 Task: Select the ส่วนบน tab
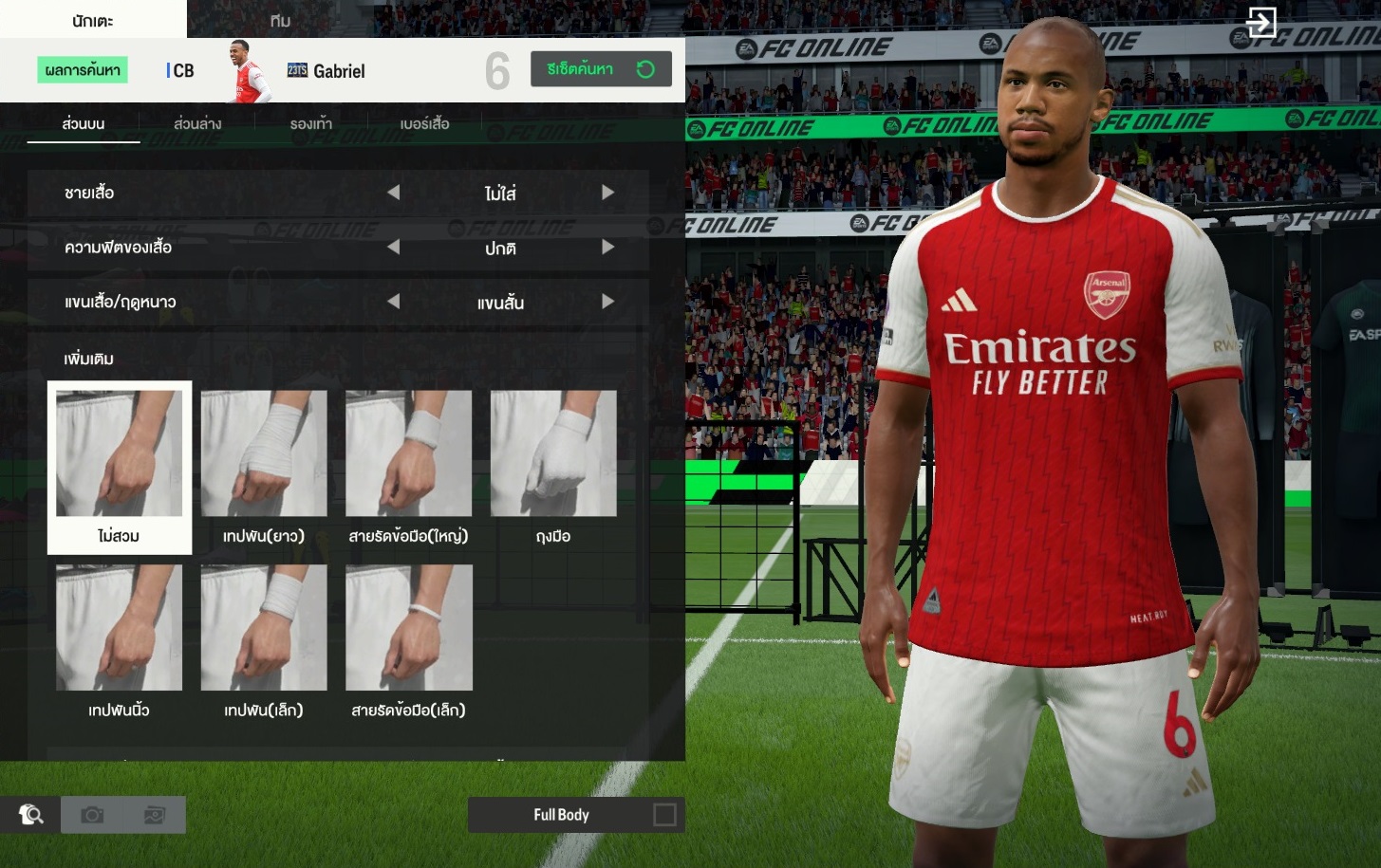coord(84,124)
